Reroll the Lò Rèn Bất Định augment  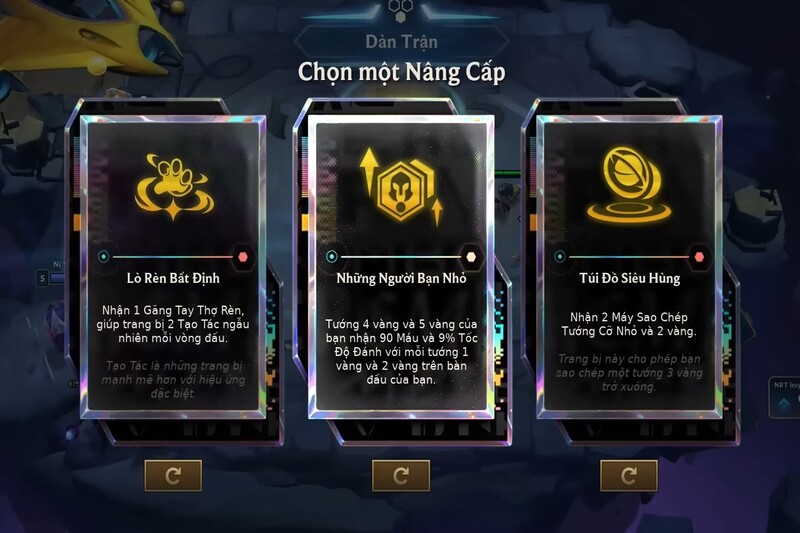point(173,475)
